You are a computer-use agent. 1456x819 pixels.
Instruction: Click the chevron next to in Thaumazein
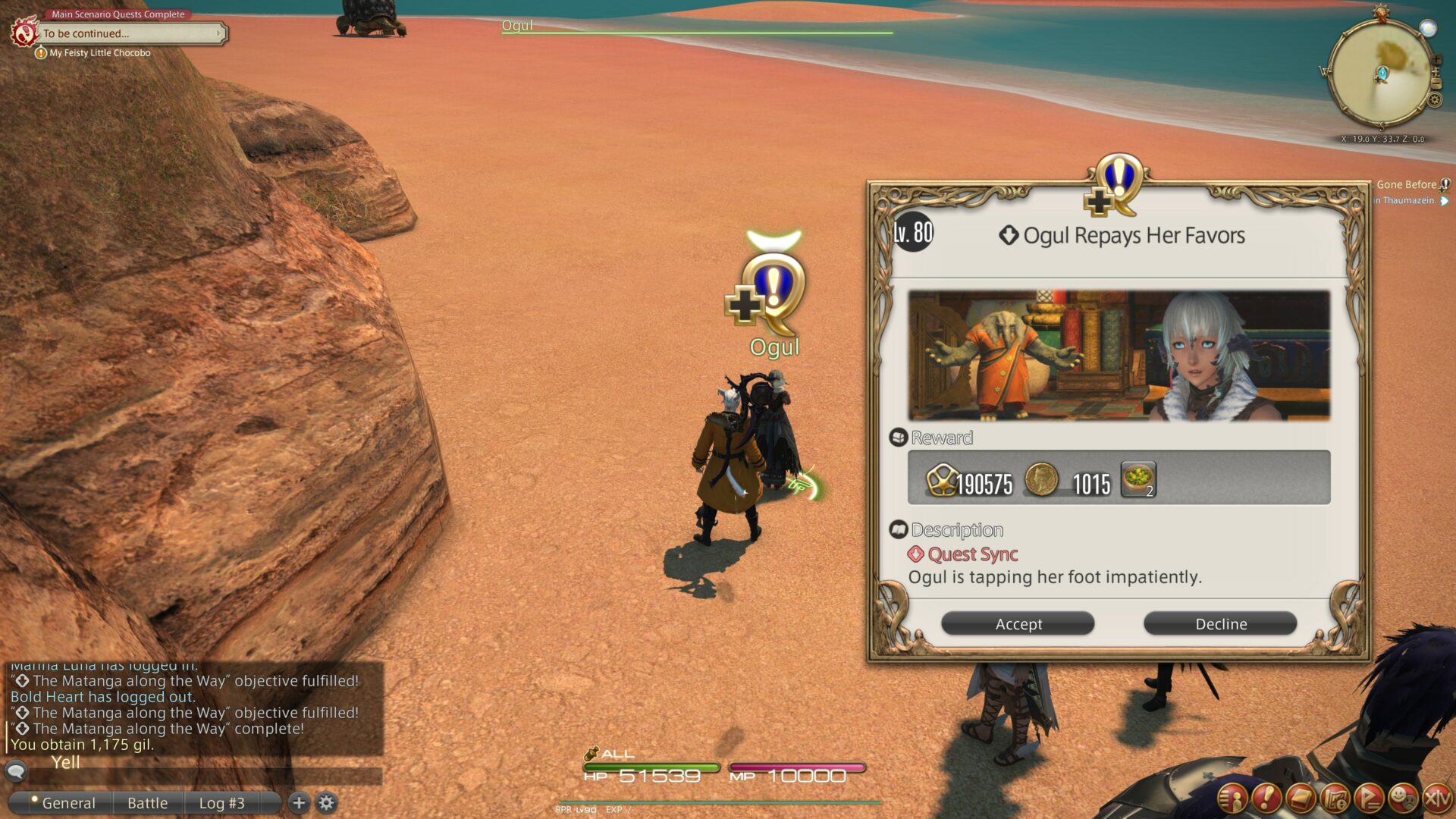tap(1445, 202)
